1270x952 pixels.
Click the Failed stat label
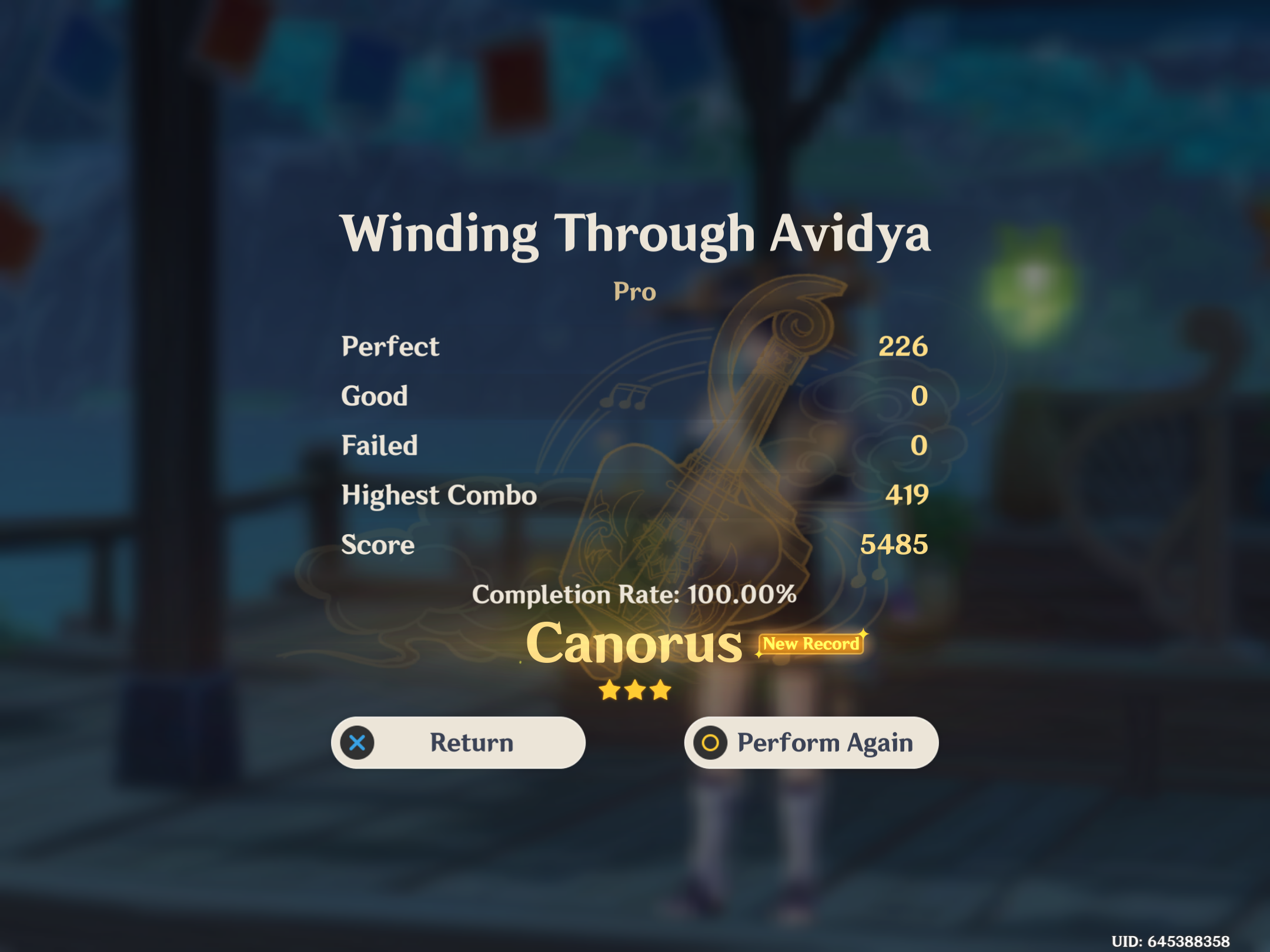pos(380,445)
